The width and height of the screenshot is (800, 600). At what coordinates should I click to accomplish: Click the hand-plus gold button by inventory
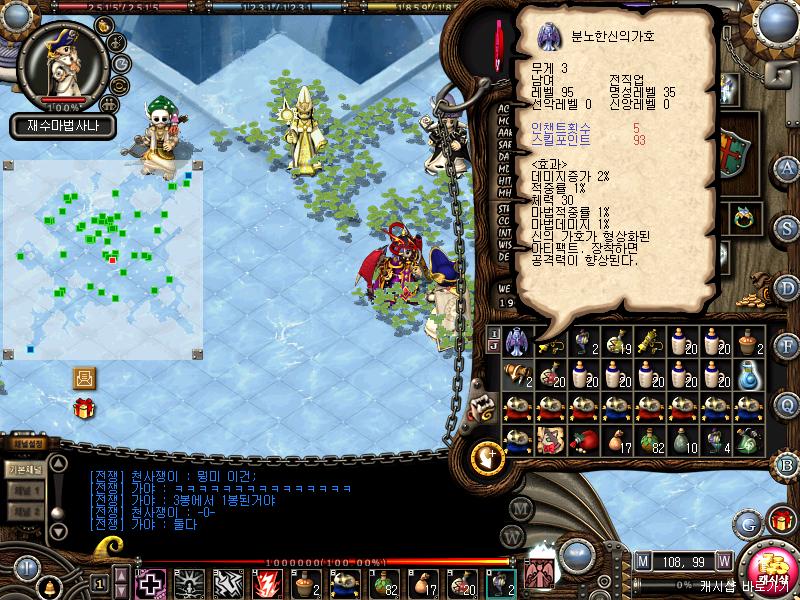(x=487, y=456)
